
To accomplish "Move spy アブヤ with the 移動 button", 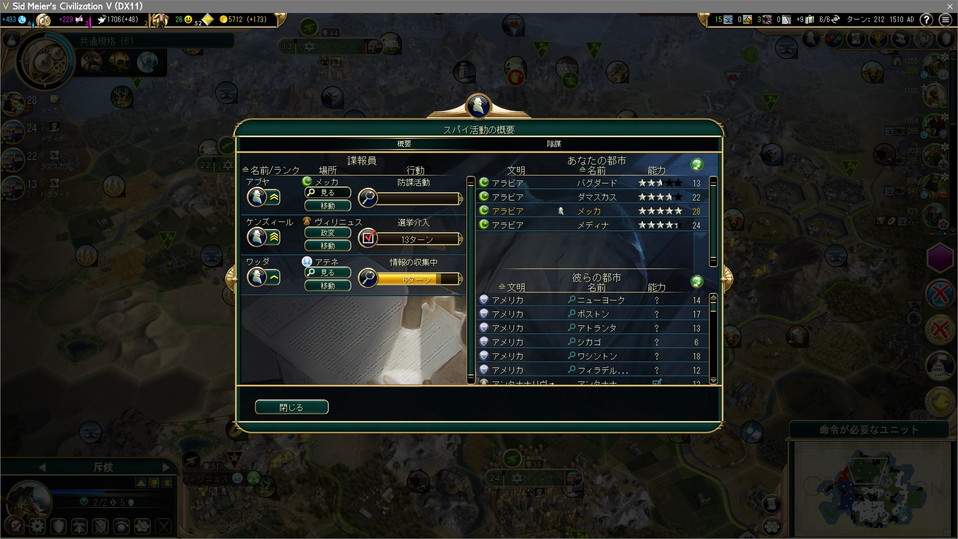I will [327, 205].
